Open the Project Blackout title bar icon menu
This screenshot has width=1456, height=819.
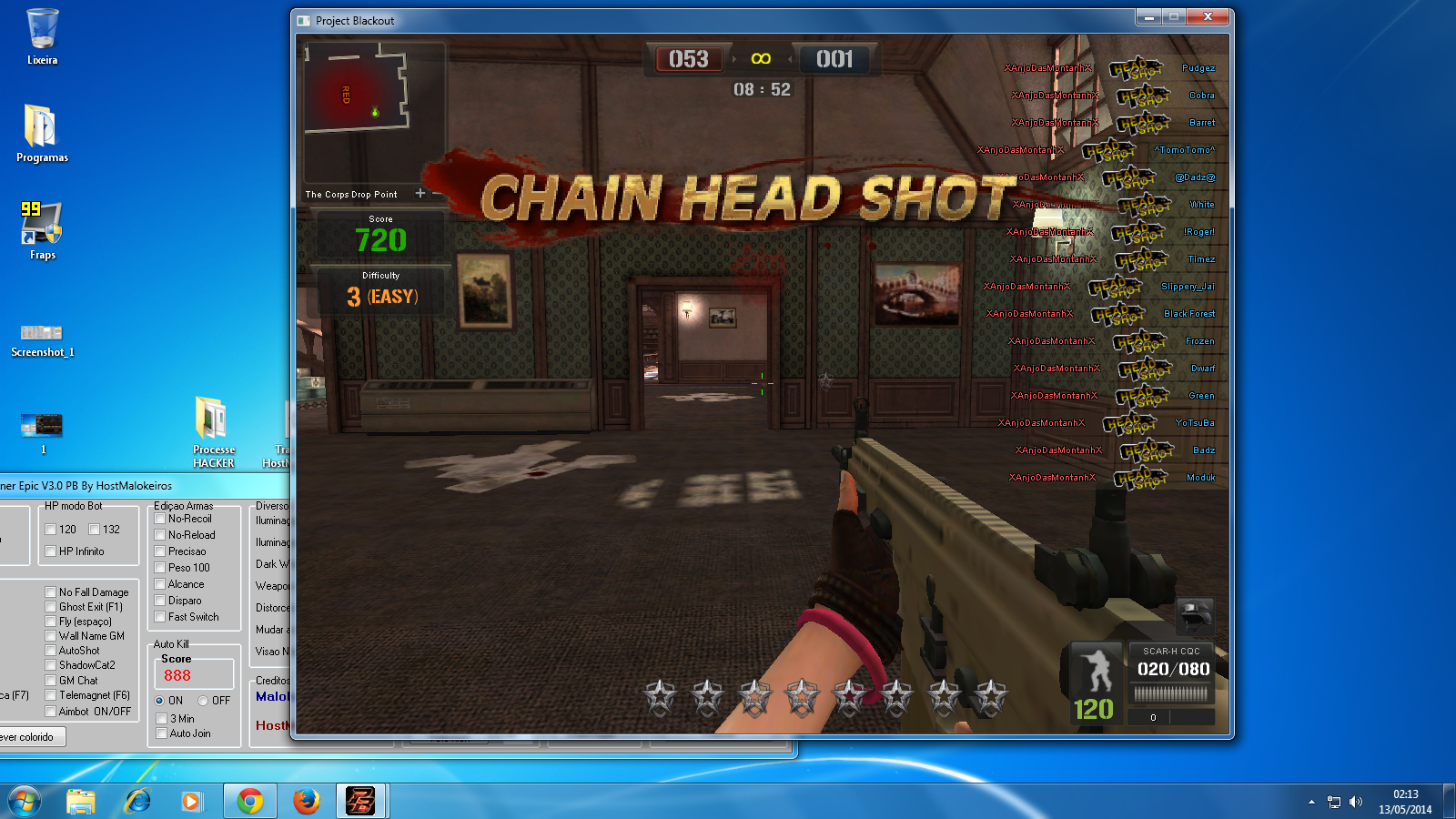point(302,19)
